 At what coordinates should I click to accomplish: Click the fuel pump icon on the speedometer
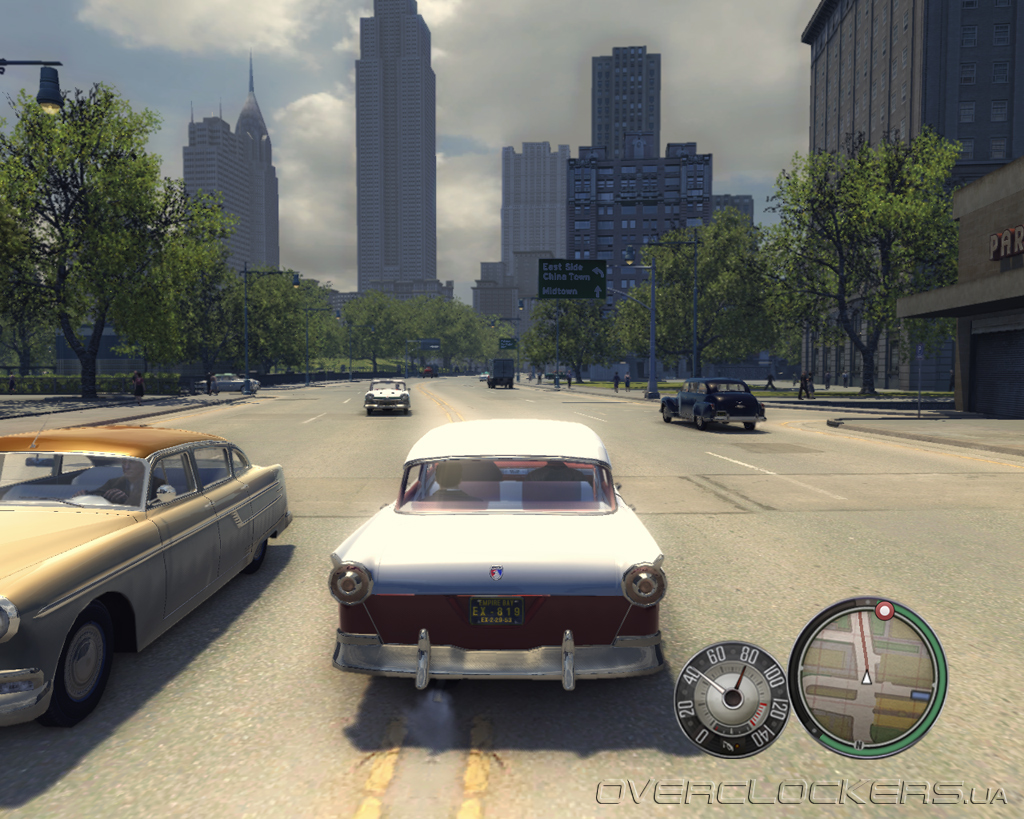pyautogui.click(x=728, y=744)
